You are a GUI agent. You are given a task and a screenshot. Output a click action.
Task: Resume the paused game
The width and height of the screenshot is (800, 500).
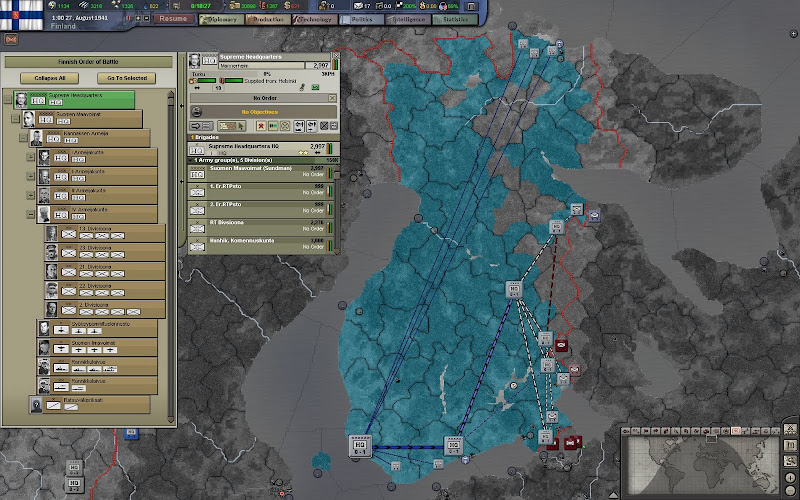[x=174, y=19]
